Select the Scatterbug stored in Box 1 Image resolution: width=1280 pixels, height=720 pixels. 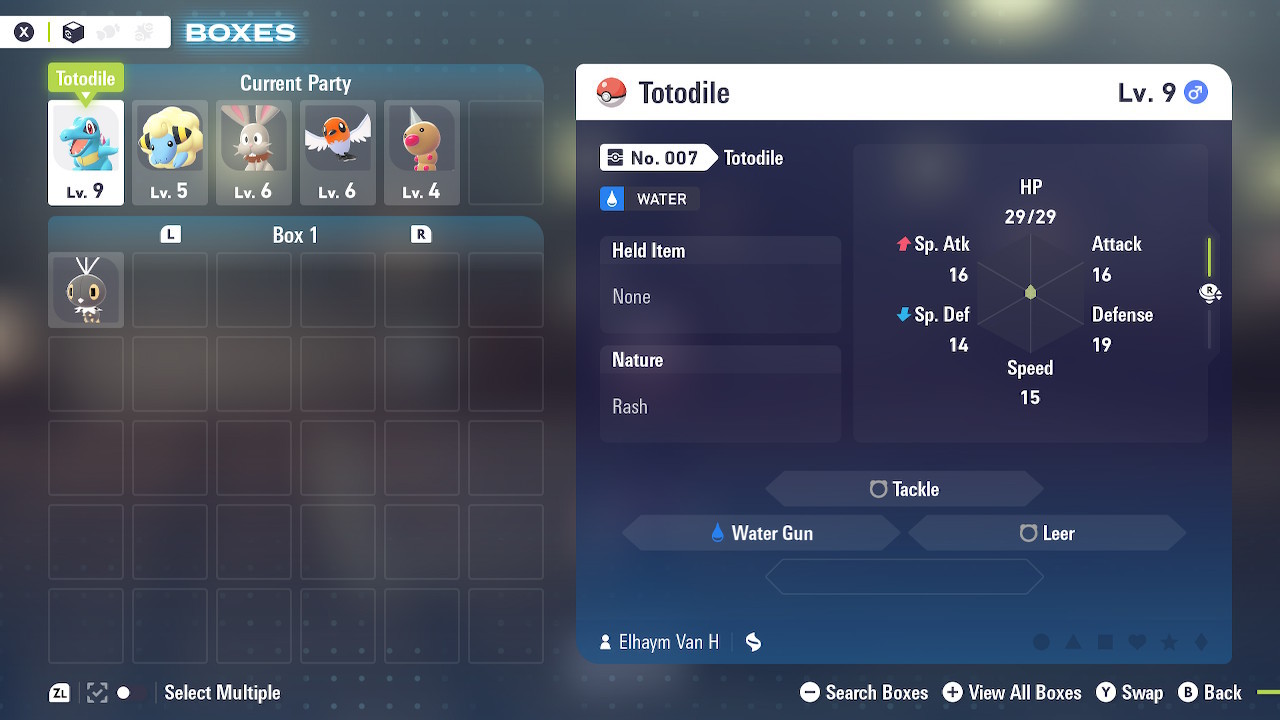tap(86, 290)
